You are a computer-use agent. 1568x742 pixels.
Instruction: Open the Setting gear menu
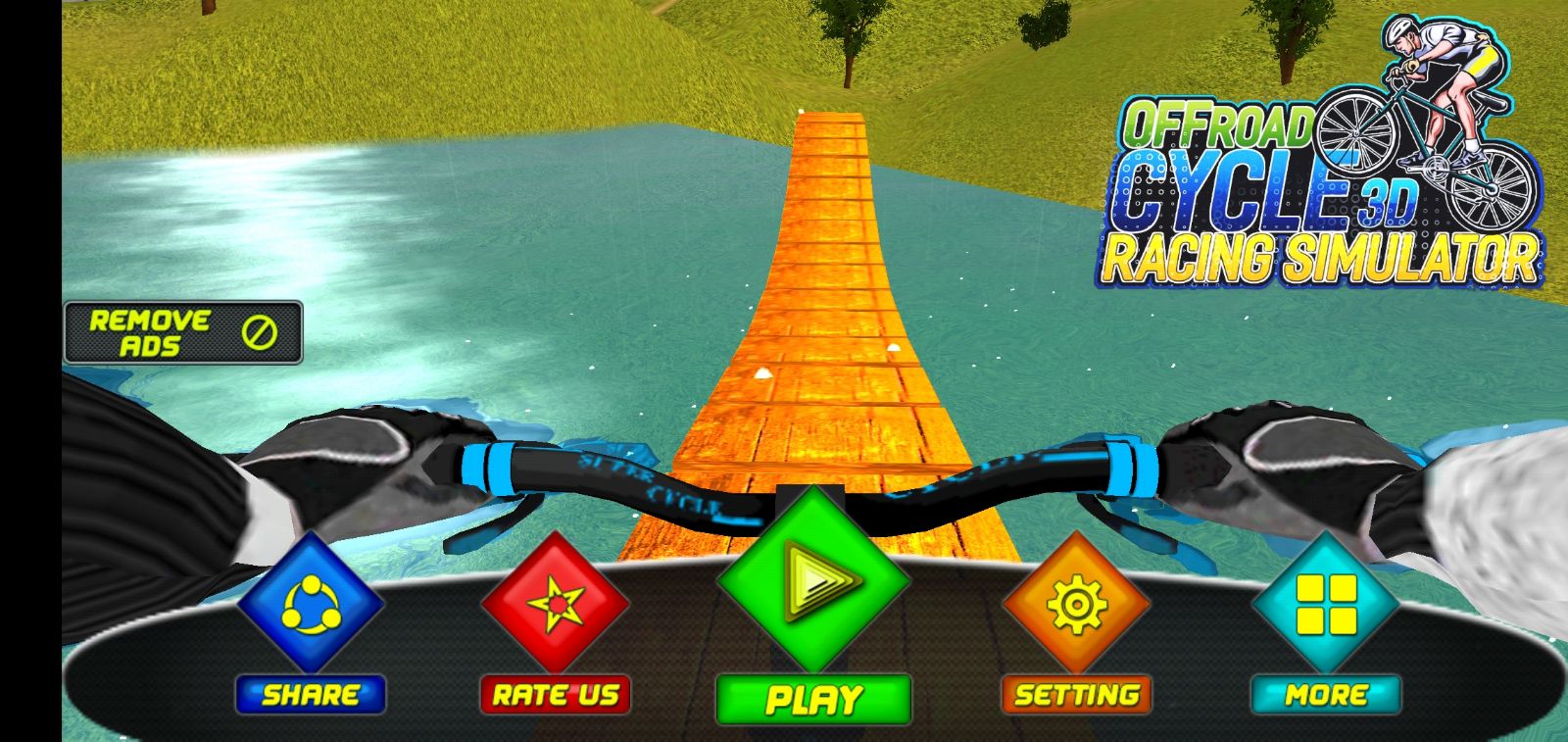1076,602
